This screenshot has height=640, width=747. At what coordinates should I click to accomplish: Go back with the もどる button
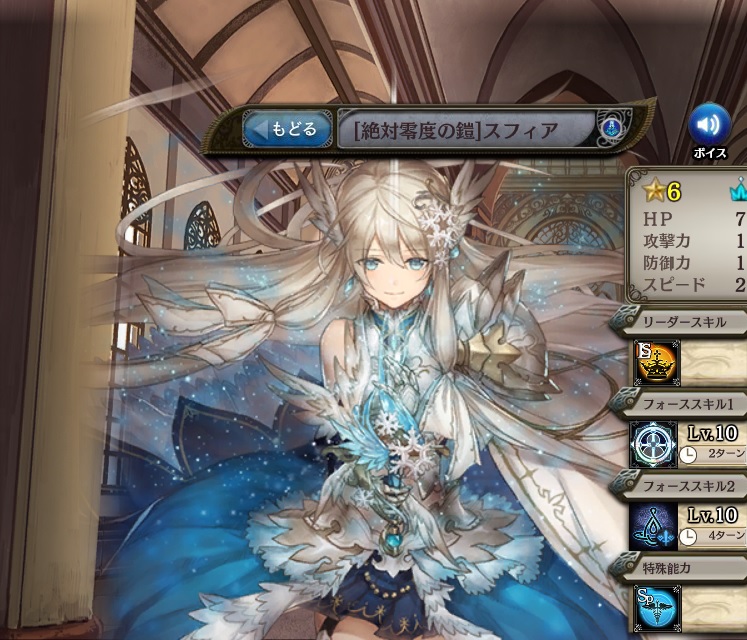[286, 129]
